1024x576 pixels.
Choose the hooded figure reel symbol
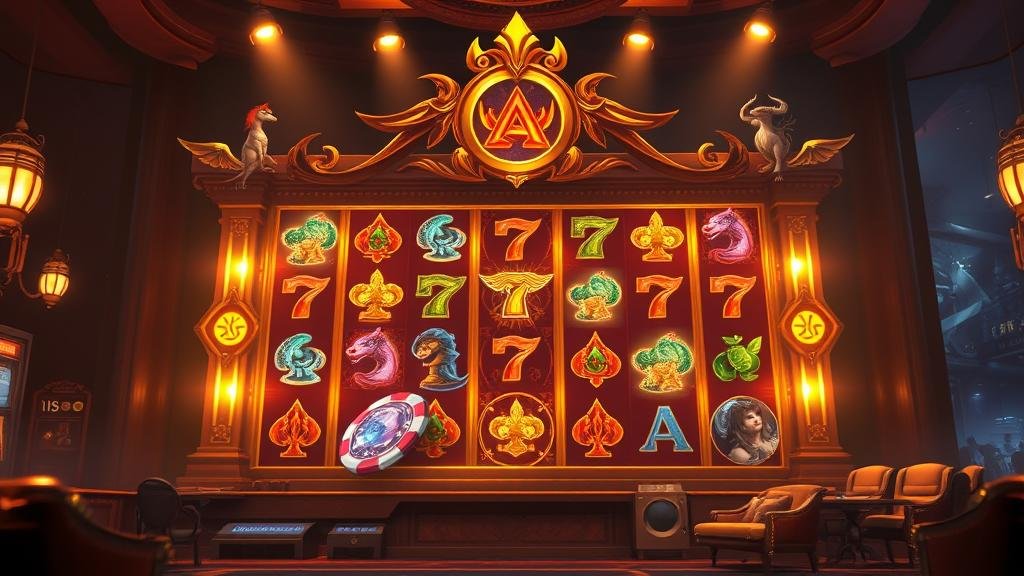438,358
